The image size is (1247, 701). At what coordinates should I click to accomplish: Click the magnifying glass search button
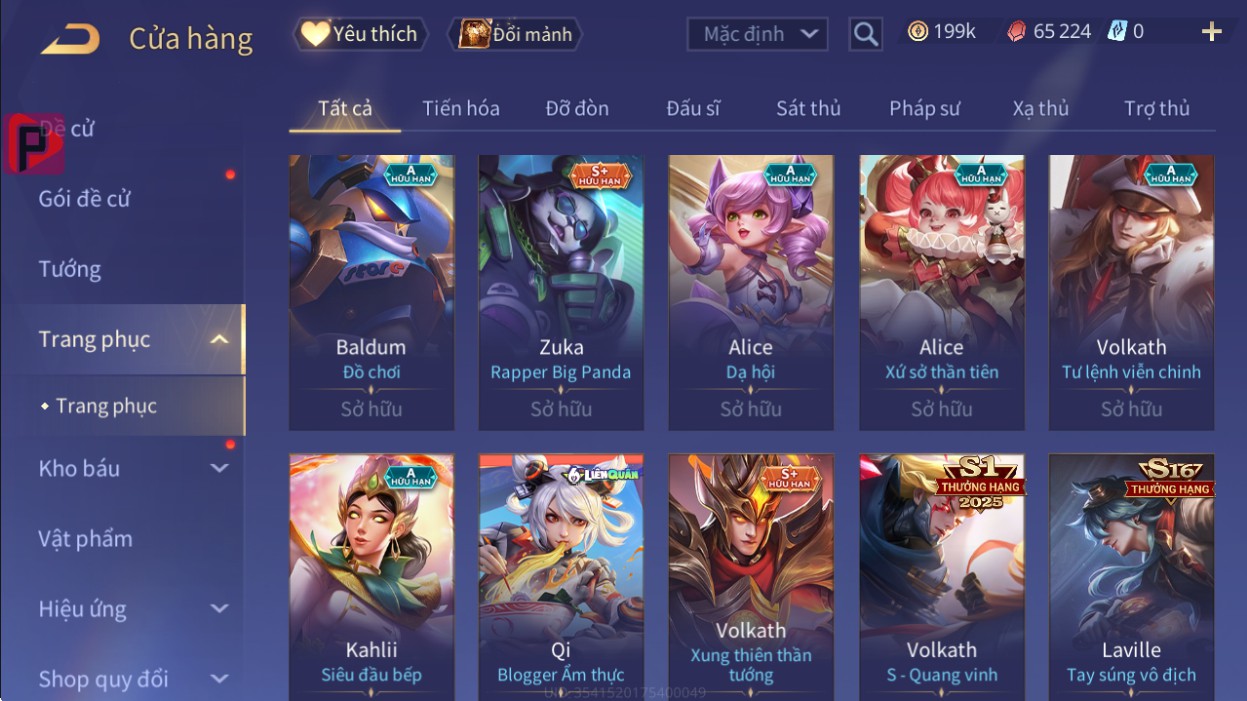pos(866,34)
